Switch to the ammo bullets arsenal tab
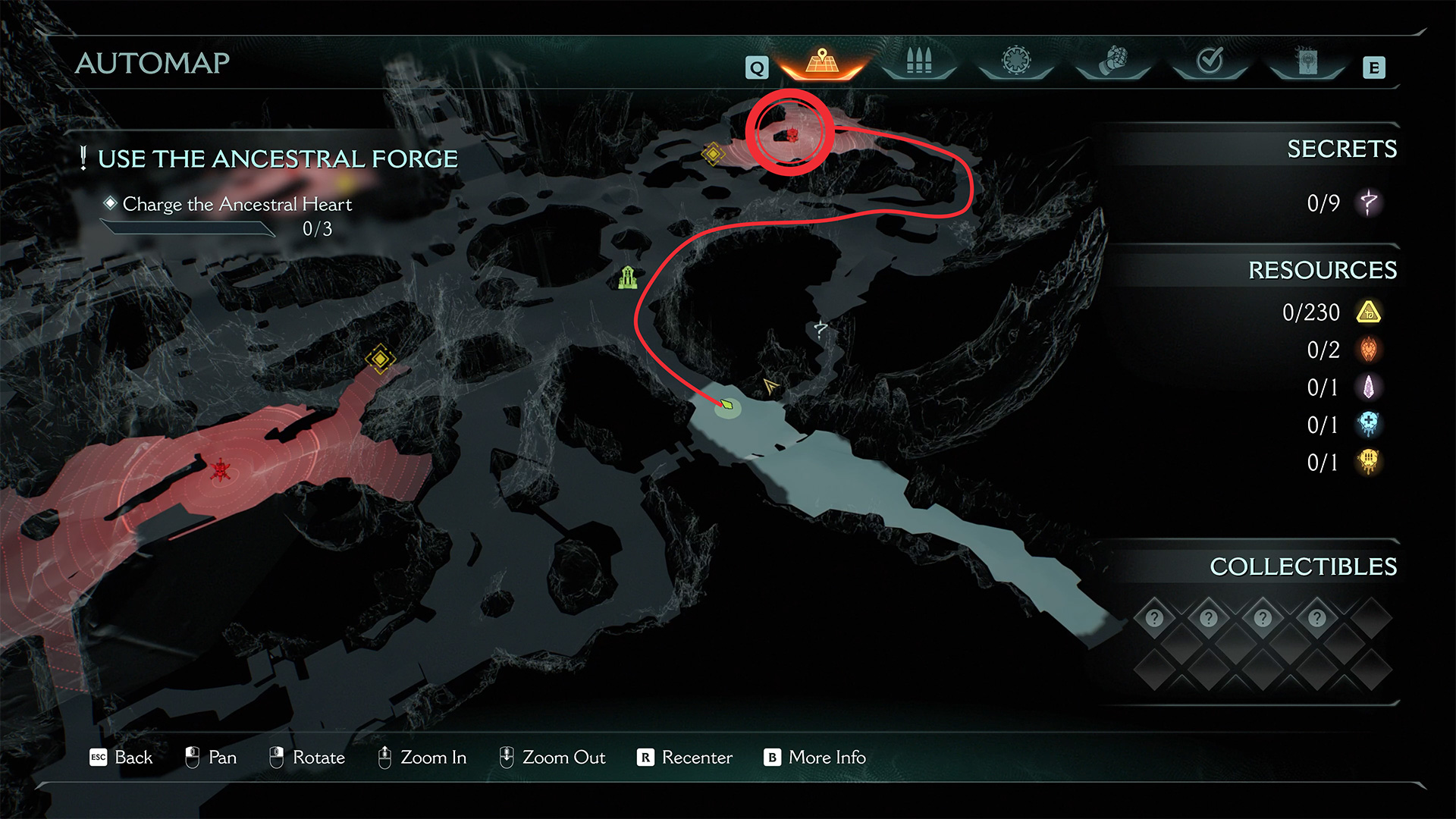The height and width of the screenshot is (819, 1456). tap(918, 61)
